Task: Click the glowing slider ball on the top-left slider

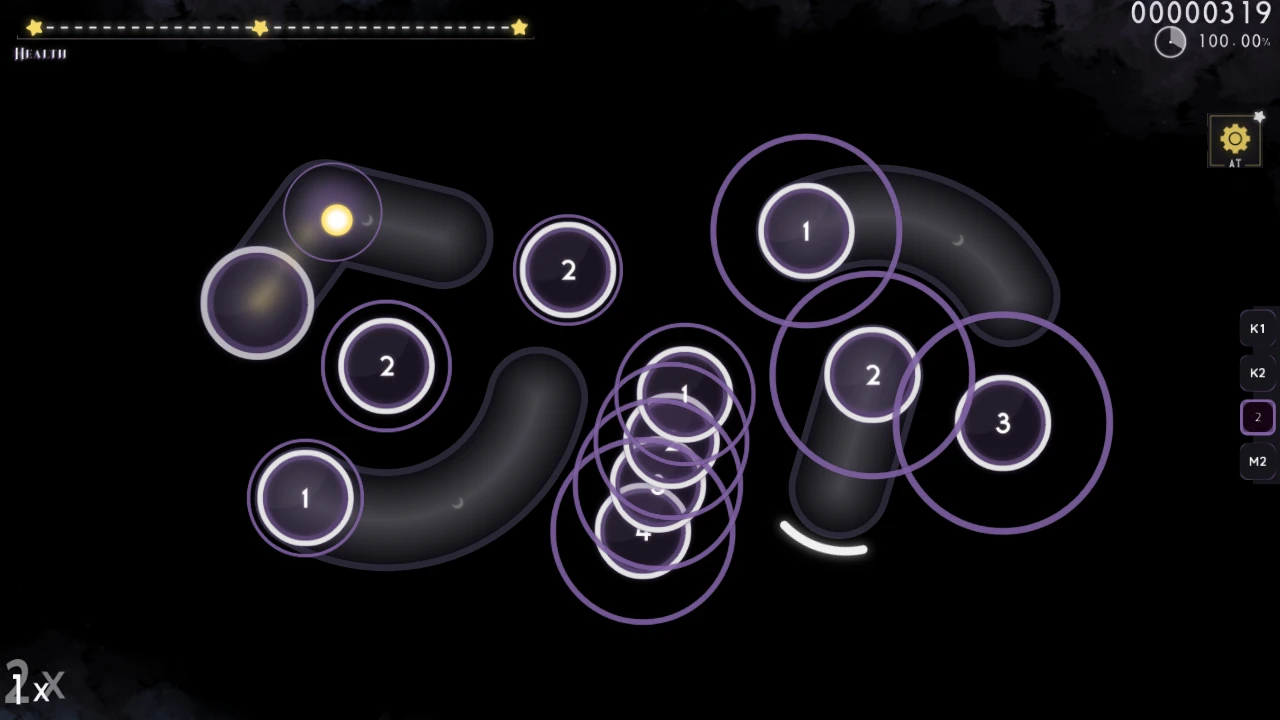Action: [335, 220]
